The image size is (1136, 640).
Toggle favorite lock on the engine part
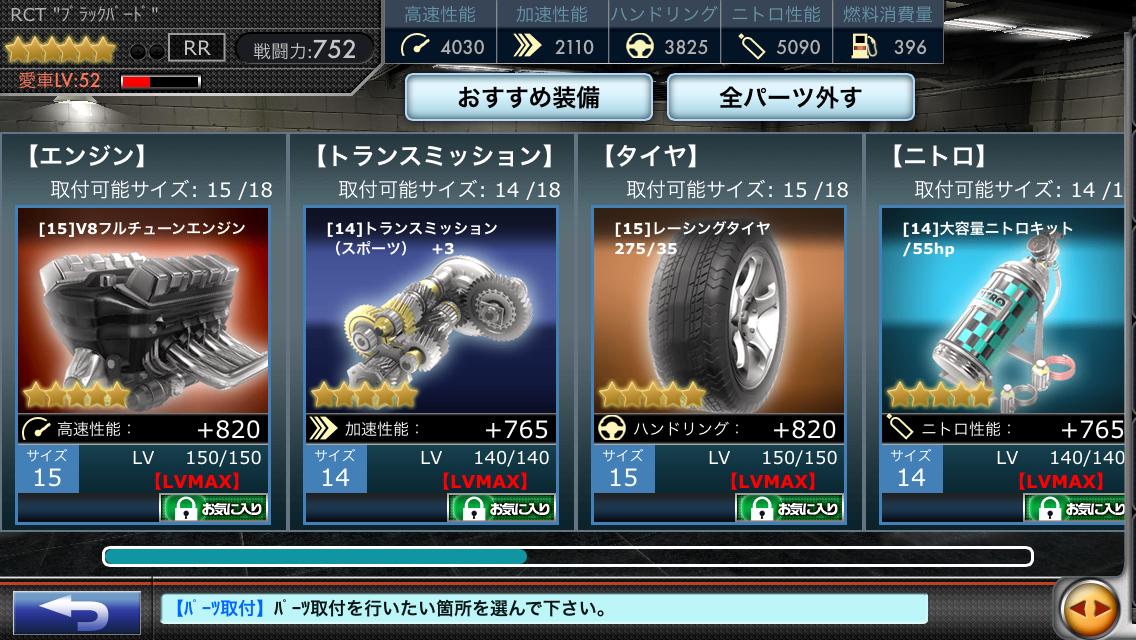tap(214, 508)
